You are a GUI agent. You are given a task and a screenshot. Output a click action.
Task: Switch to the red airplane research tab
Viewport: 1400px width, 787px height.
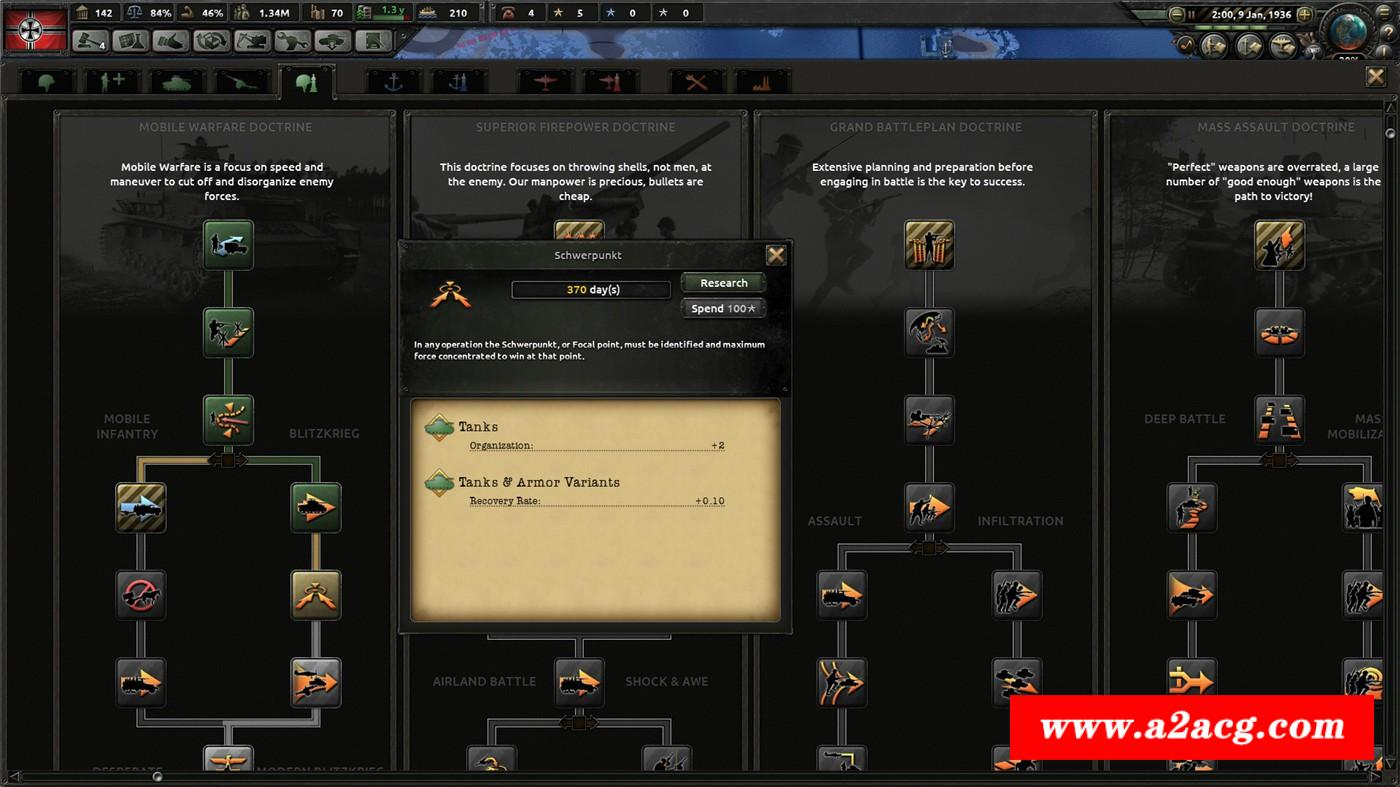(543, 82)
